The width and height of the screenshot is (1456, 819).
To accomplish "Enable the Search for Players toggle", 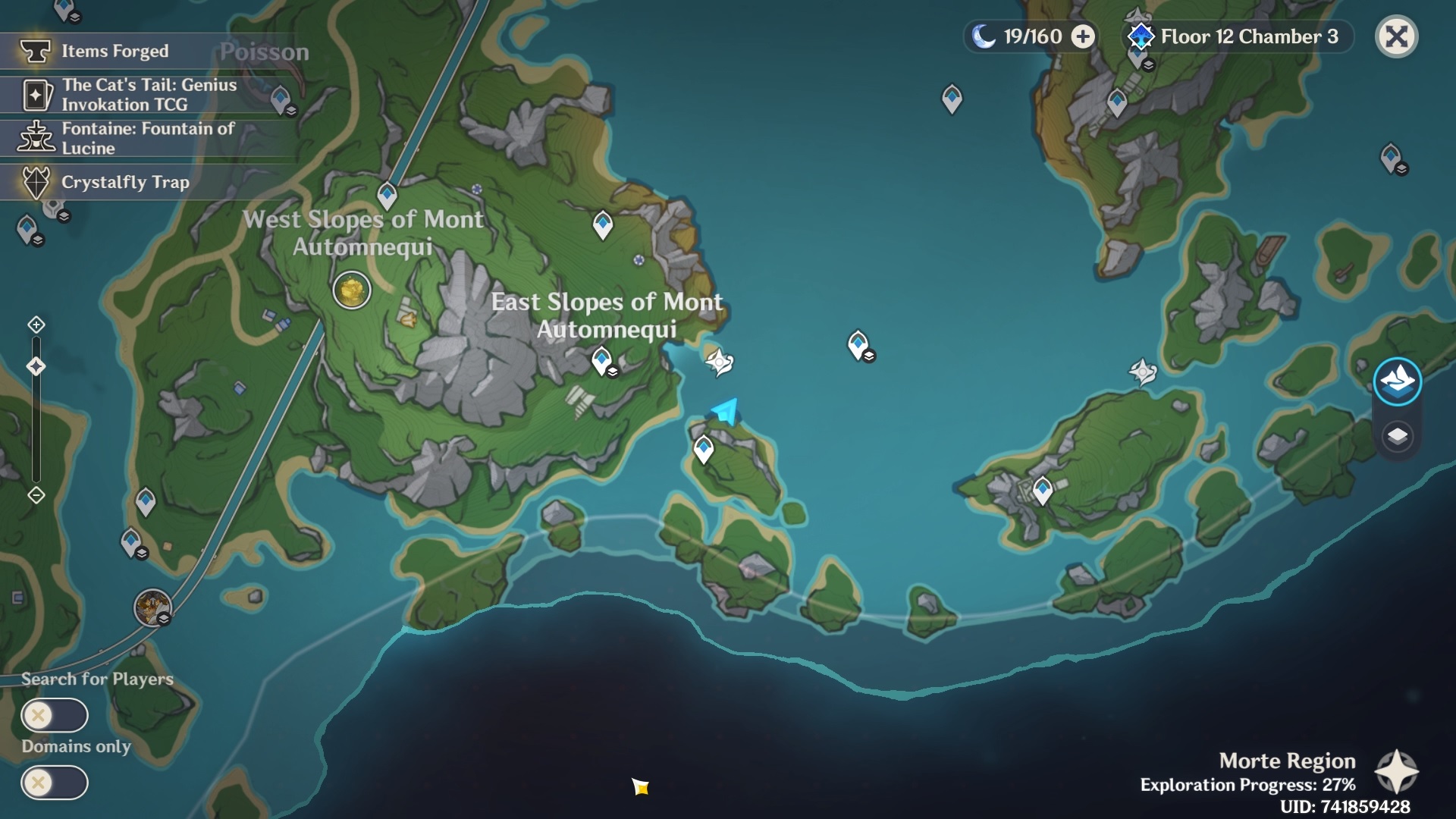I will pyautogui.click(x=55, y=715).
